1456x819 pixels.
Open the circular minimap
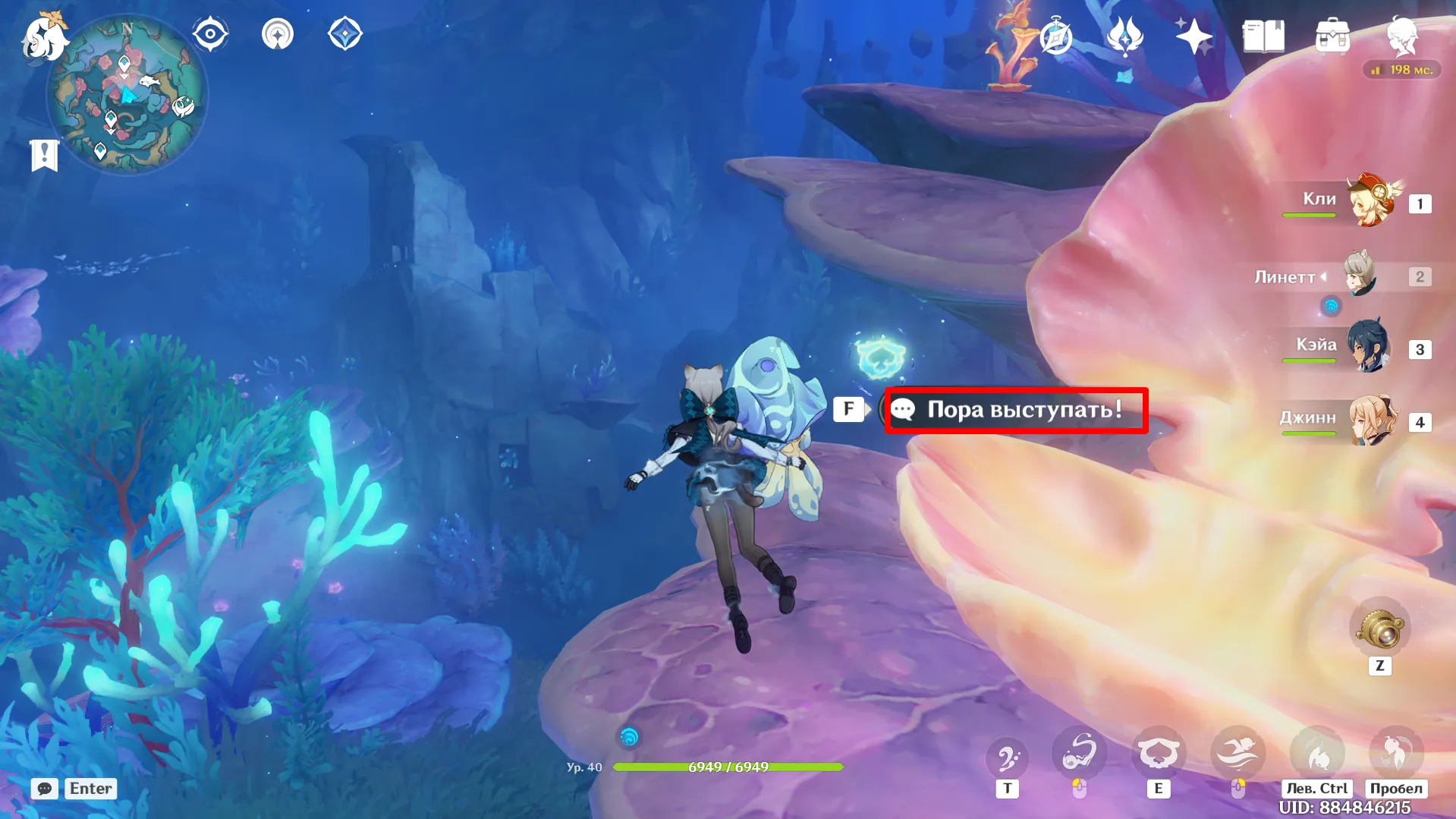point(127,95)
